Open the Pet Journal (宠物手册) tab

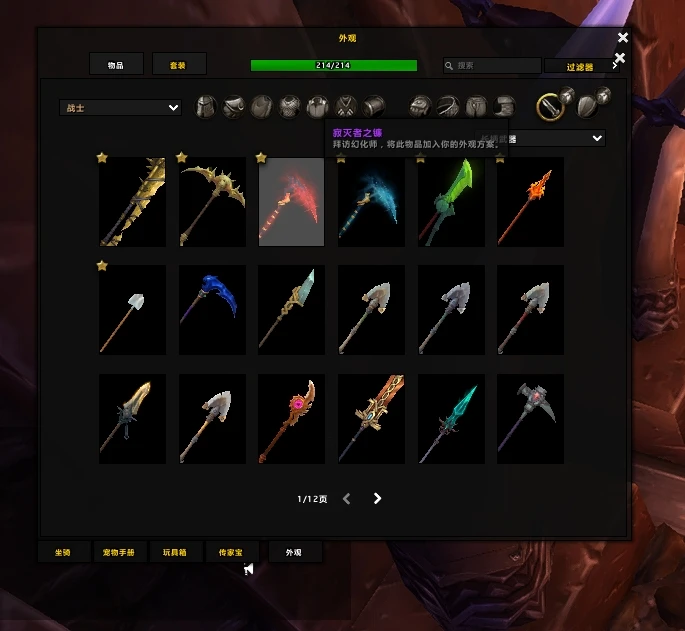(119, 552)
